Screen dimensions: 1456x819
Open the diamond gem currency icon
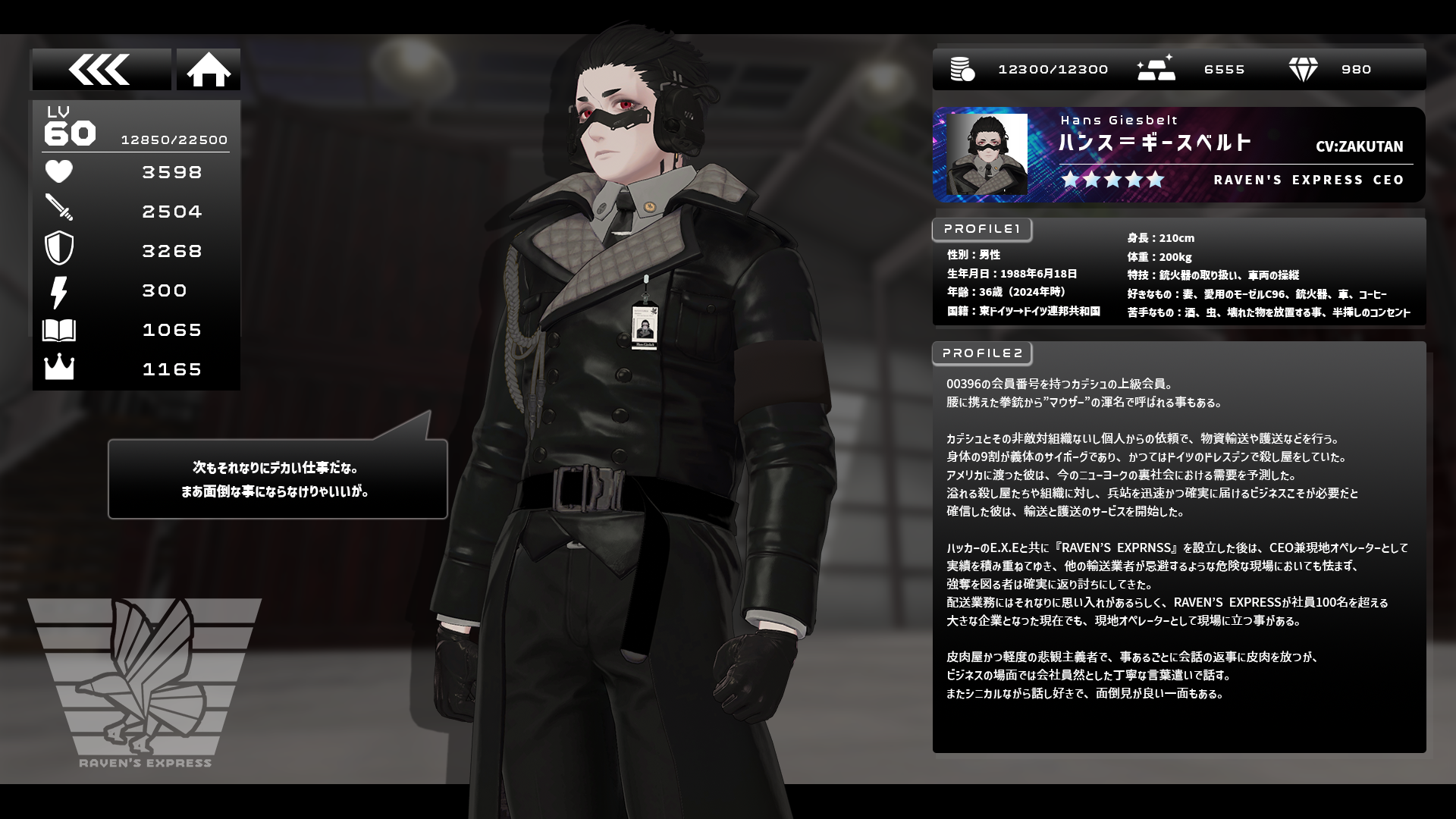(1303, 70)
